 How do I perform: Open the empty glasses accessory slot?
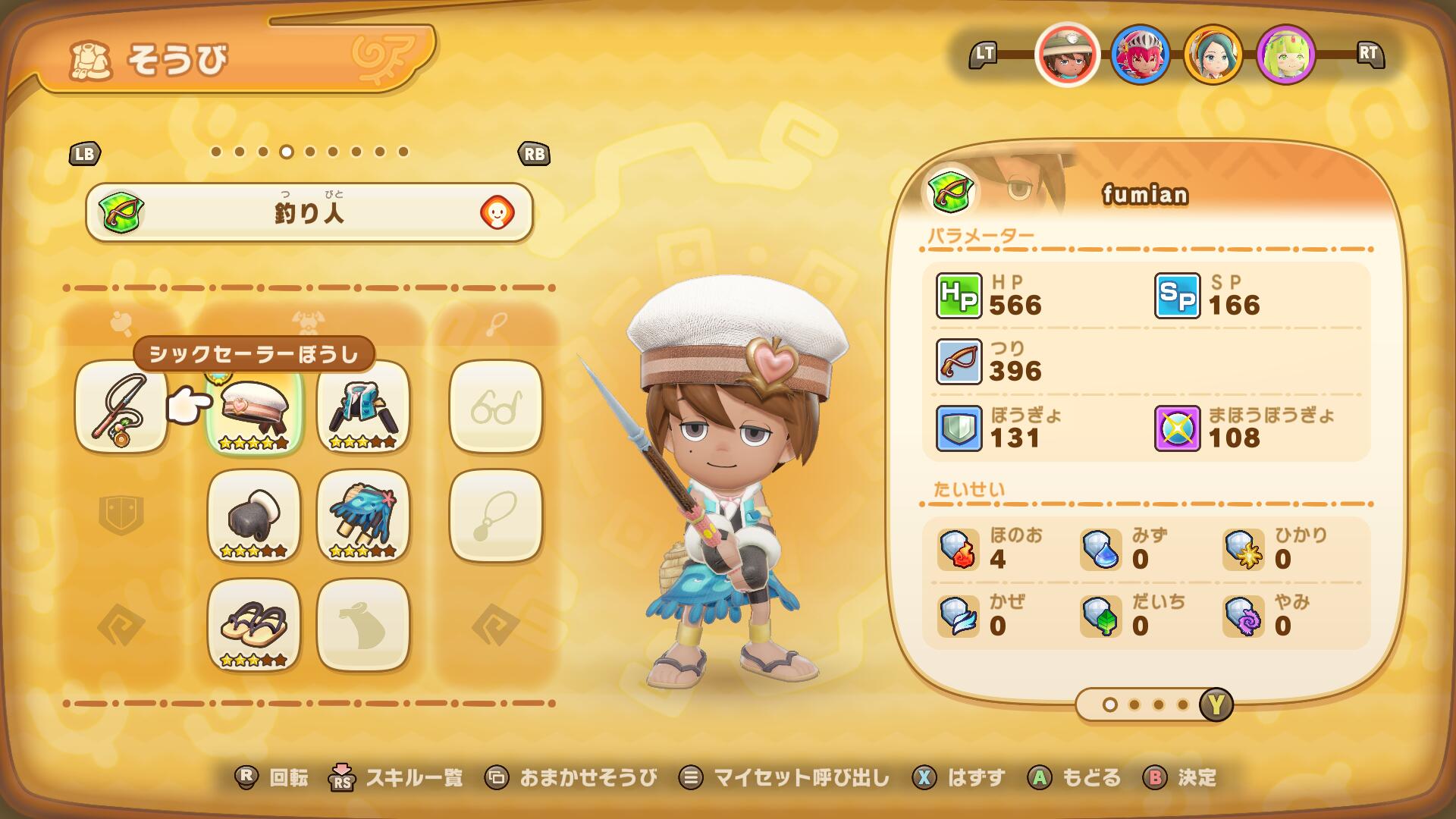pos(496,407)
